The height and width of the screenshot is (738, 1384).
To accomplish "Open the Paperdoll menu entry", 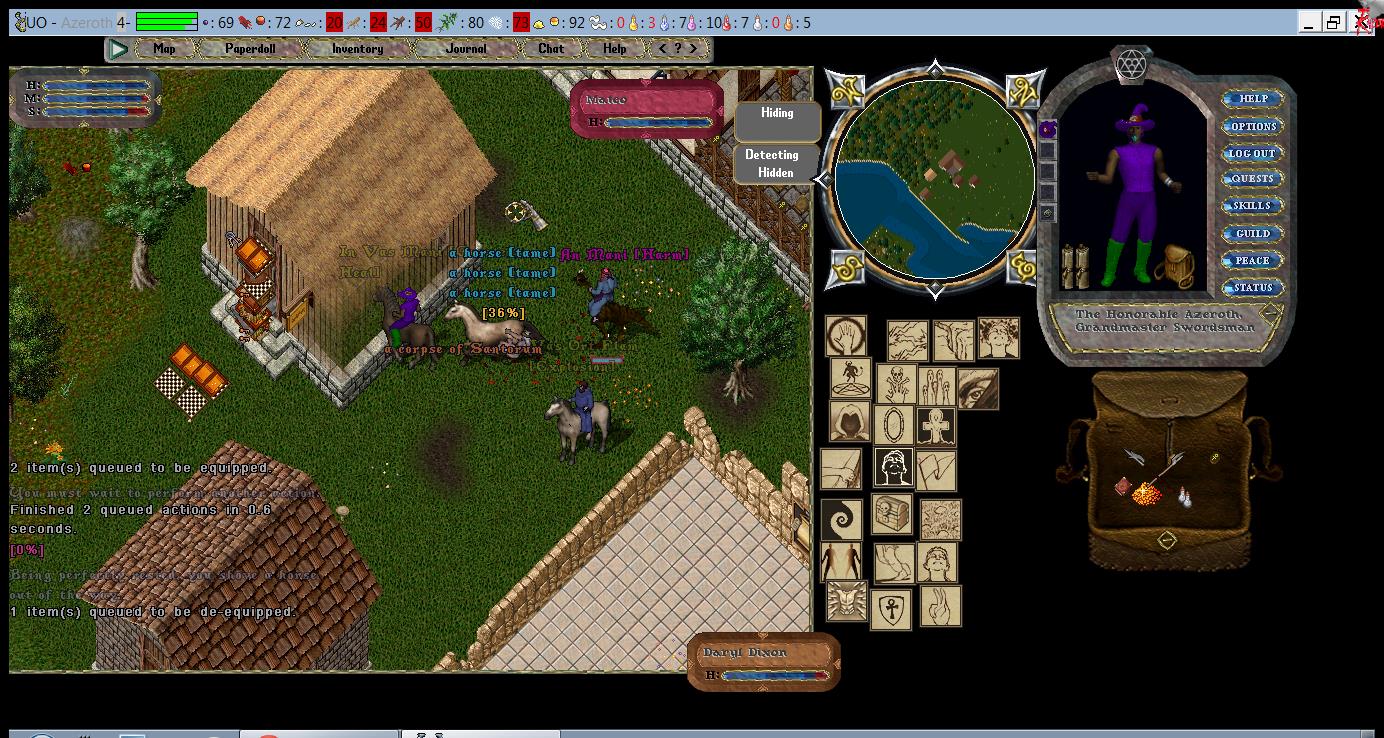I will pos(250,48).
